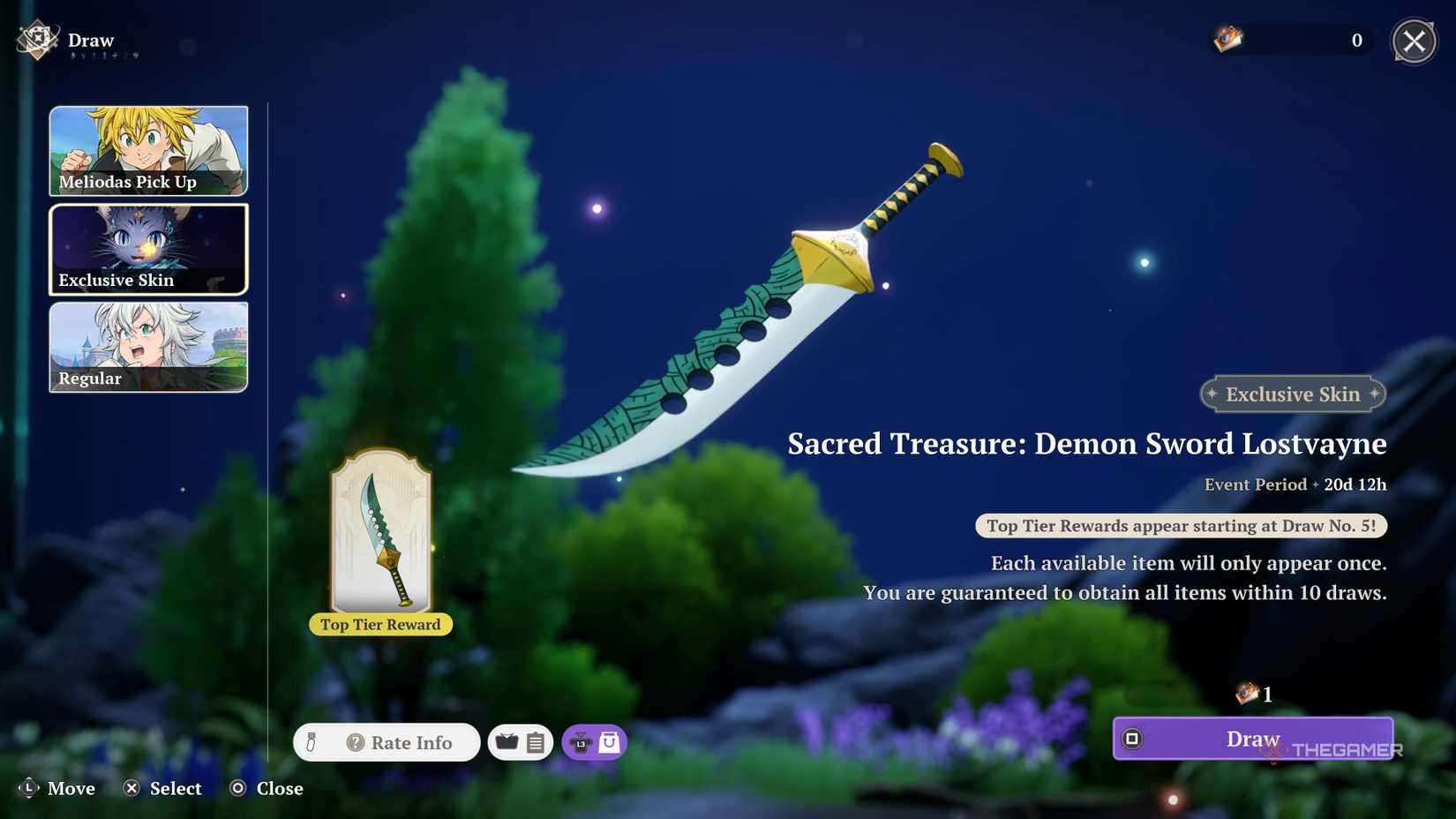Click the Select option in bottom bar

tap(162, 788)
